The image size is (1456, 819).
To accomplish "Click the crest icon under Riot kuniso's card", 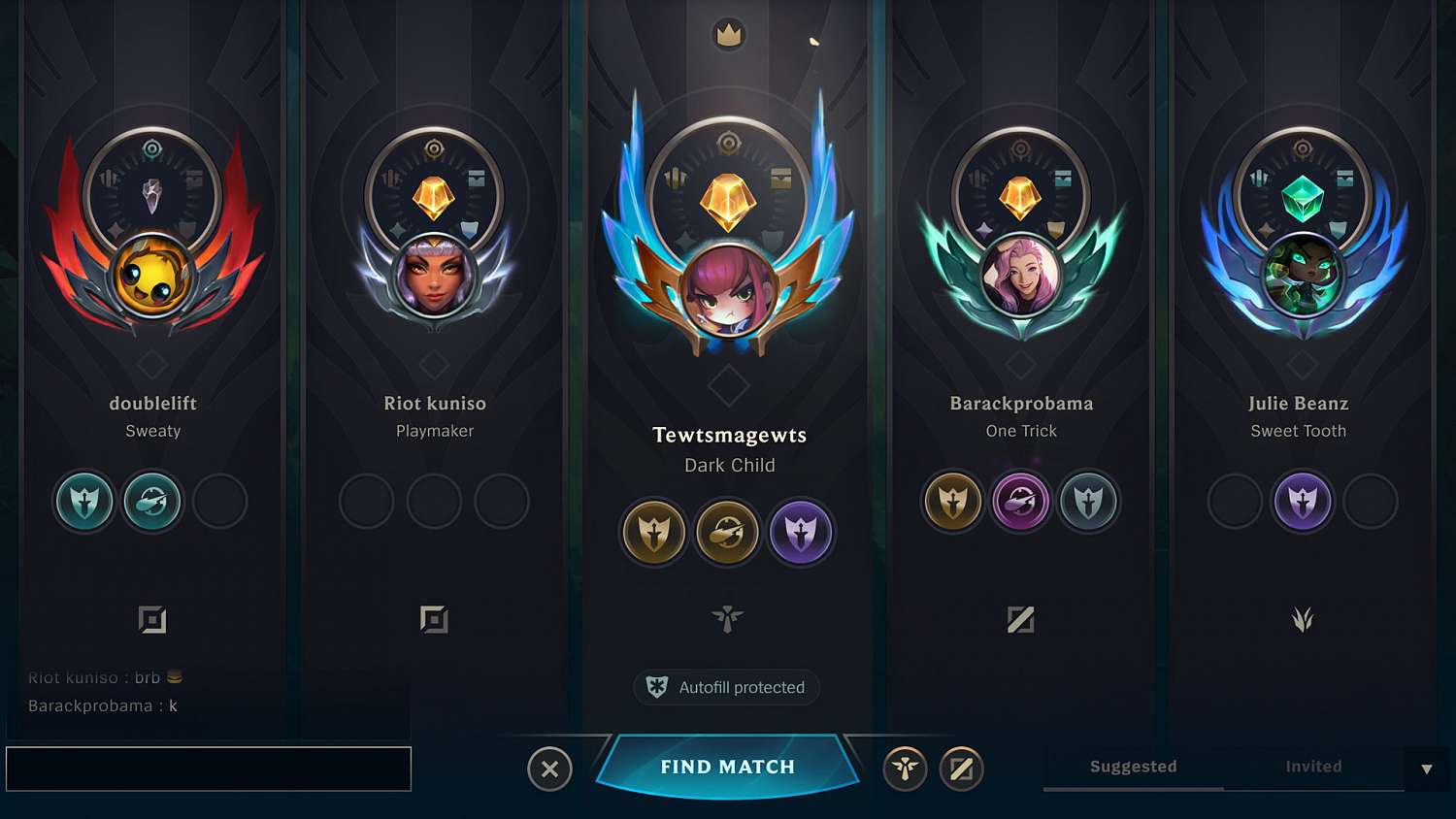I will [435, 618].
